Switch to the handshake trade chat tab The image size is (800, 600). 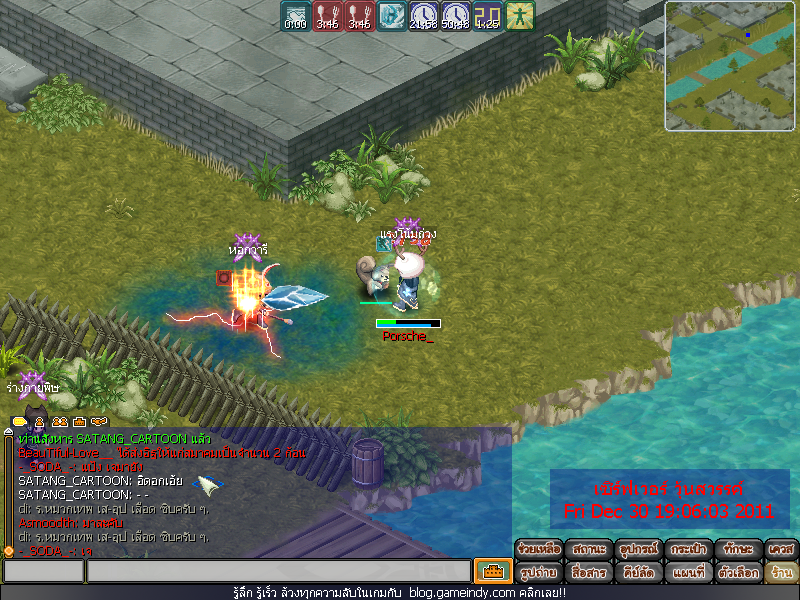99,422
